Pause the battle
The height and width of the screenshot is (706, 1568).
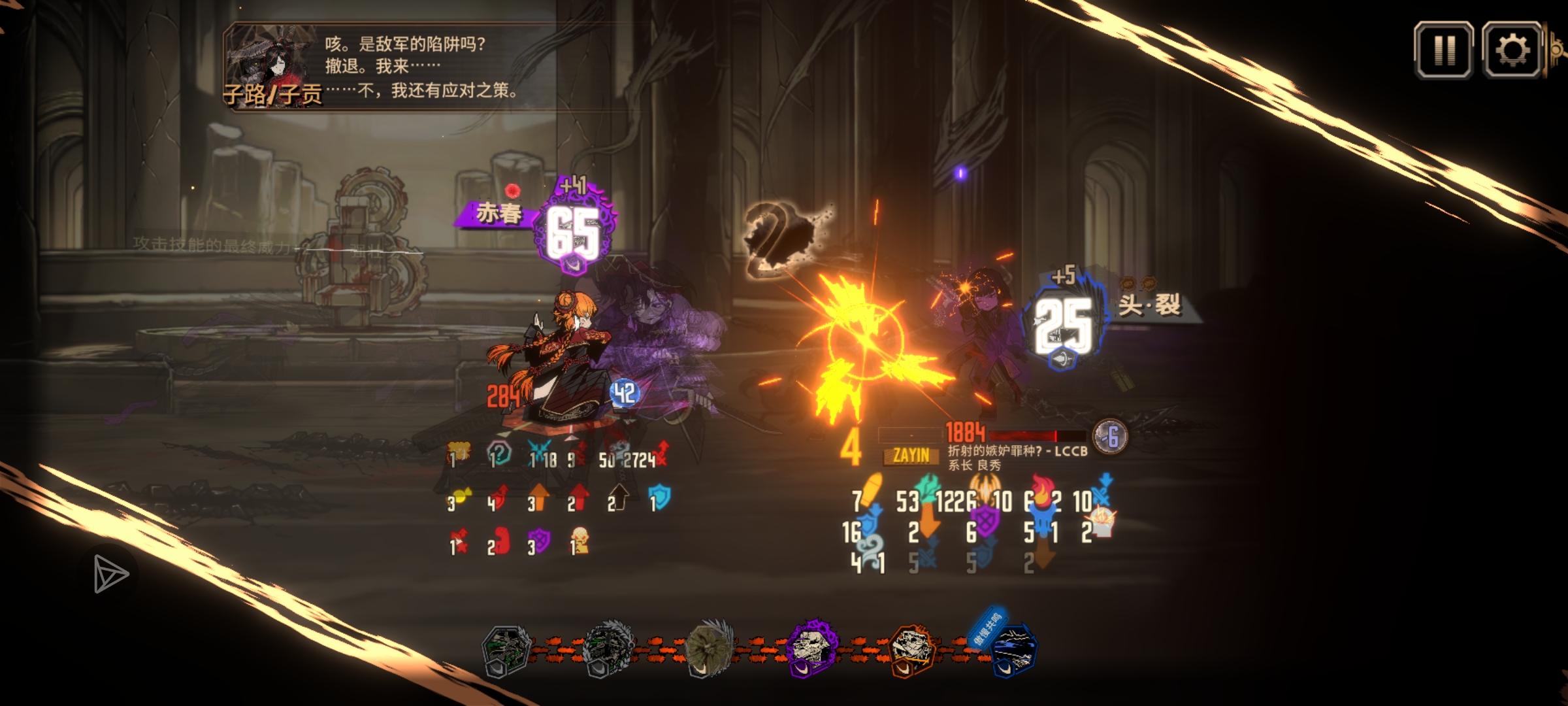(1443, 50)
